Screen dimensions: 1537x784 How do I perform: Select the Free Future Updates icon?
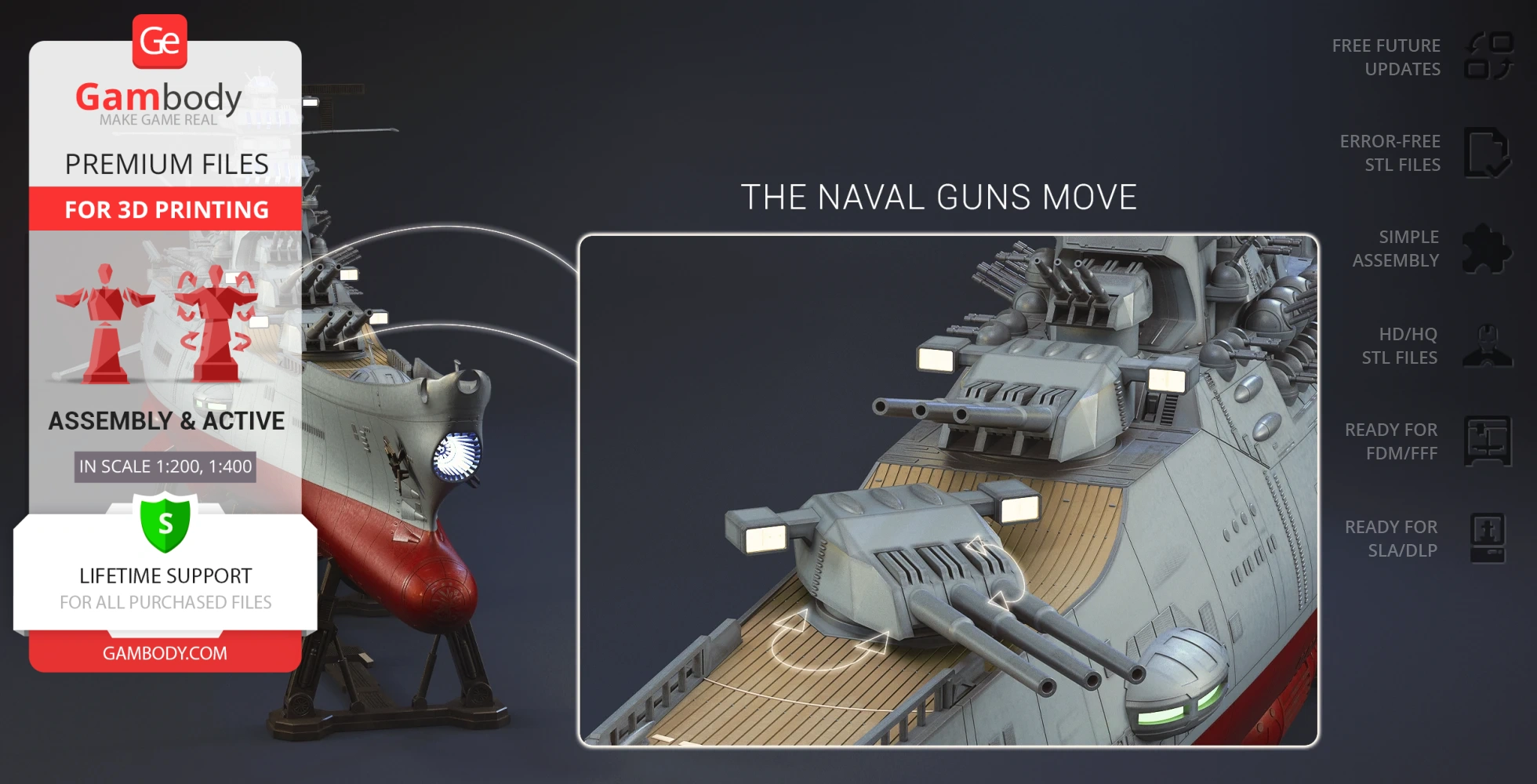1488,56
